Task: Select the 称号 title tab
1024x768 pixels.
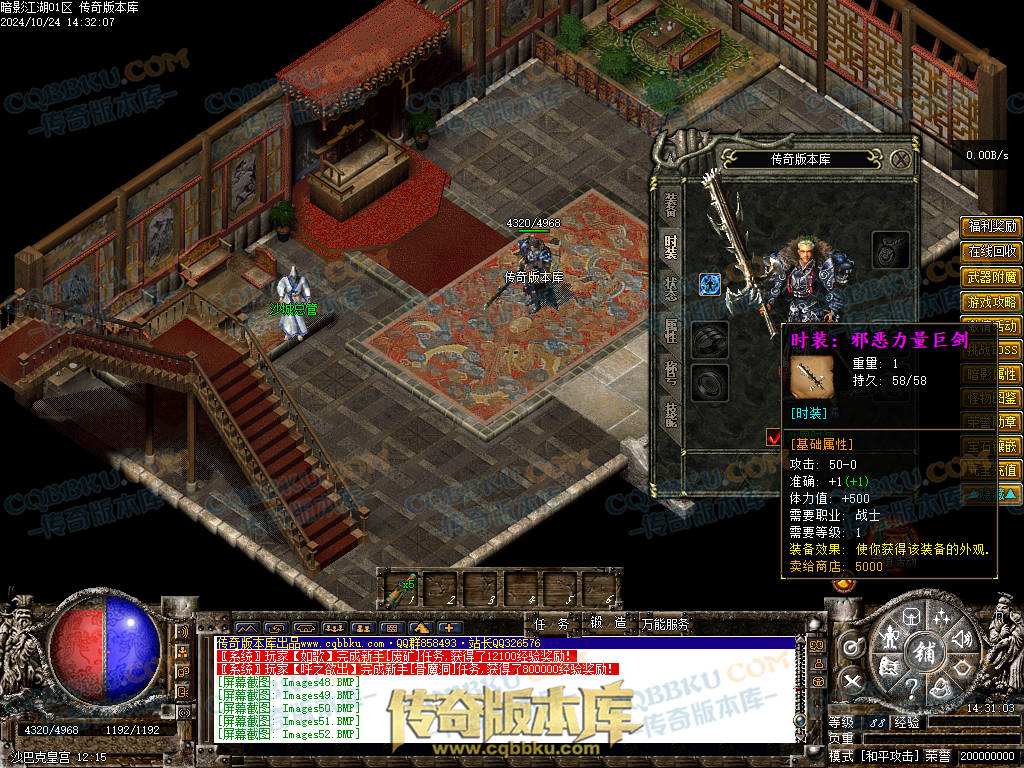Action: tap(670, 371)
